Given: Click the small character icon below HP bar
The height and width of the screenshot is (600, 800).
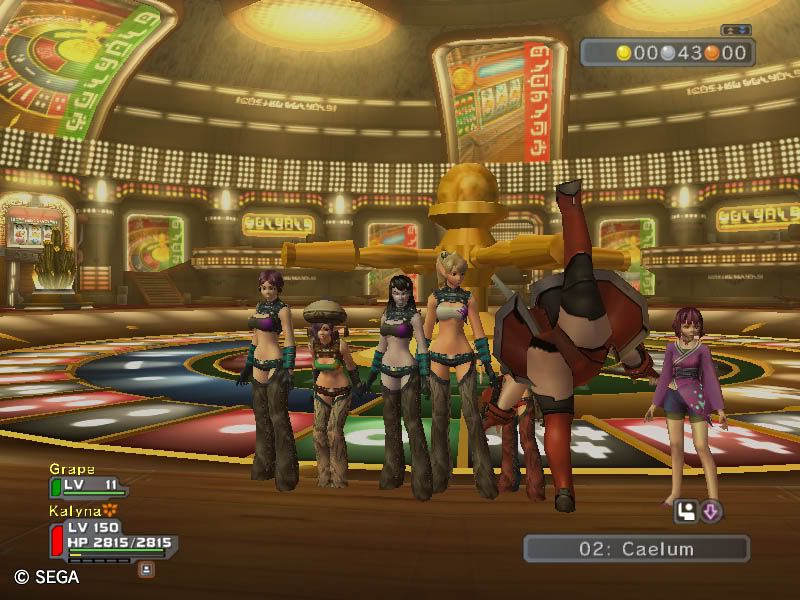Looking at the screenshot, I should coord(146,568).
